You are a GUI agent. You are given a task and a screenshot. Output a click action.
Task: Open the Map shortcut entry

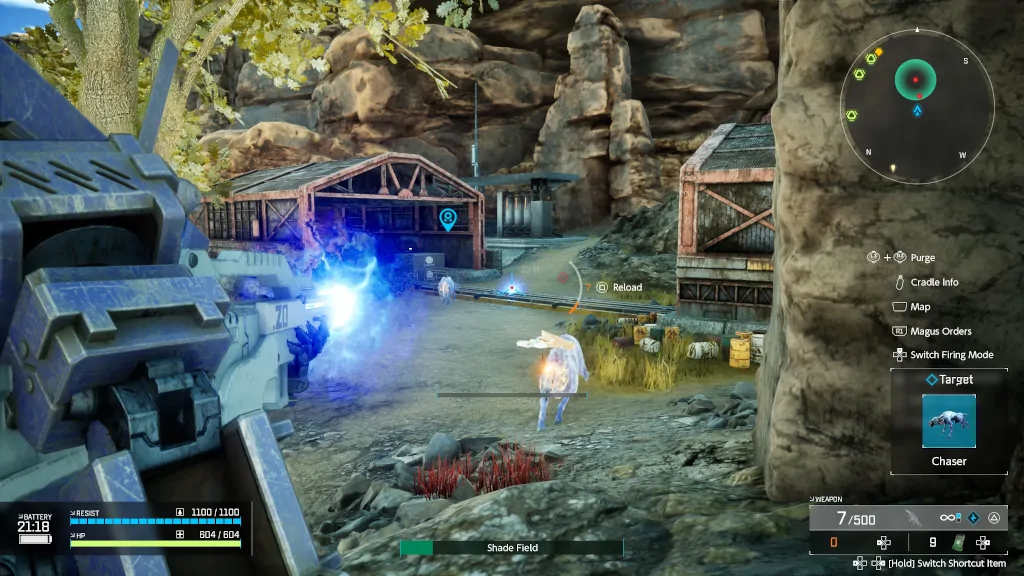[919, 307]
